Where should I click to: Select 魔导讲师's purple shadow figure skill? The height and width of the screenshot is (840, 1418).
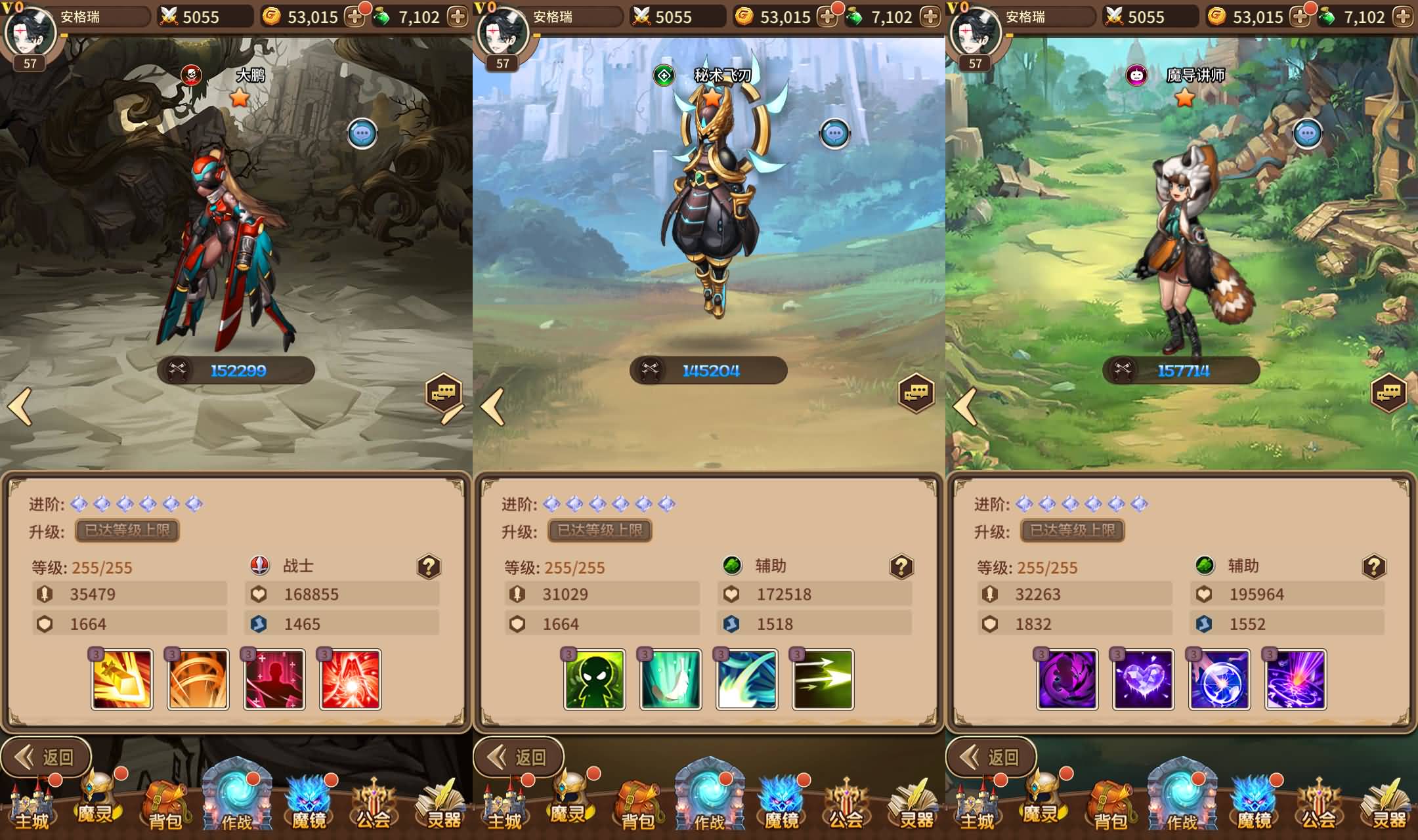(1067, 680)
